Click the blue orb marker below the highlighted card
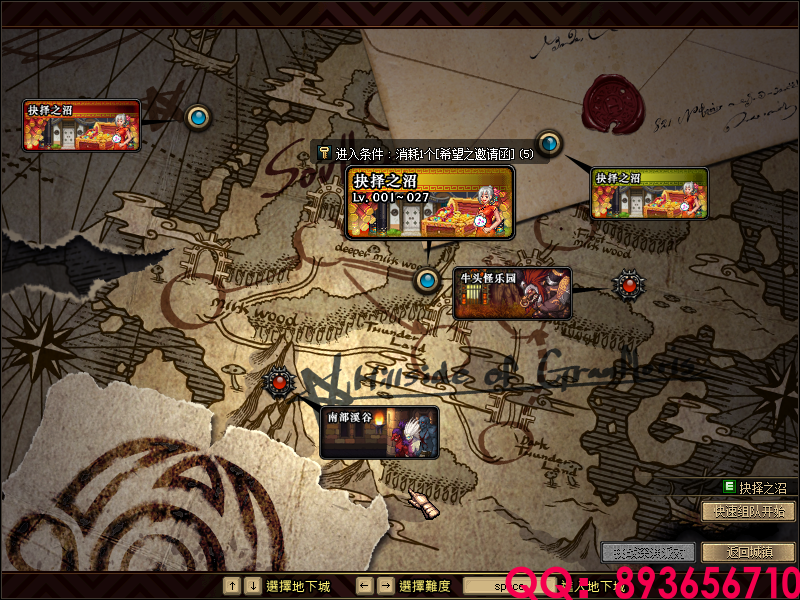 (x=428, y=280)
